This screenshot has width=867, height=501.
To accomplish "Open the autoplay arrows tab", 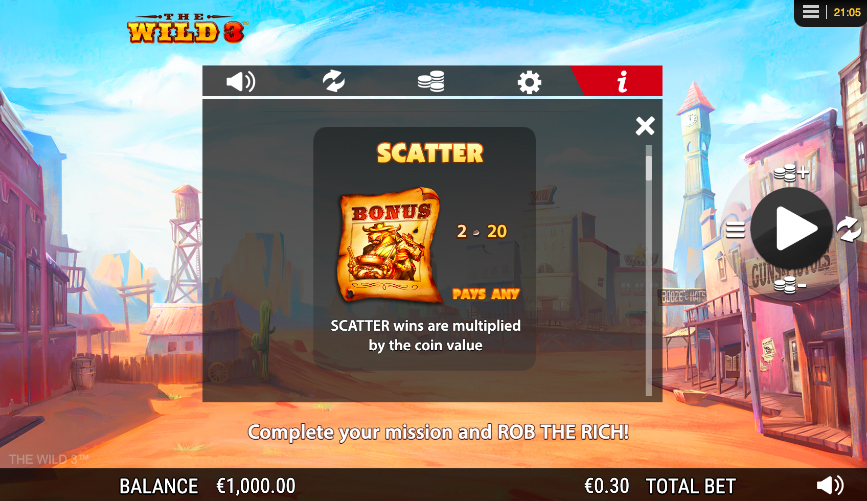I will click(x=334, y=81).
